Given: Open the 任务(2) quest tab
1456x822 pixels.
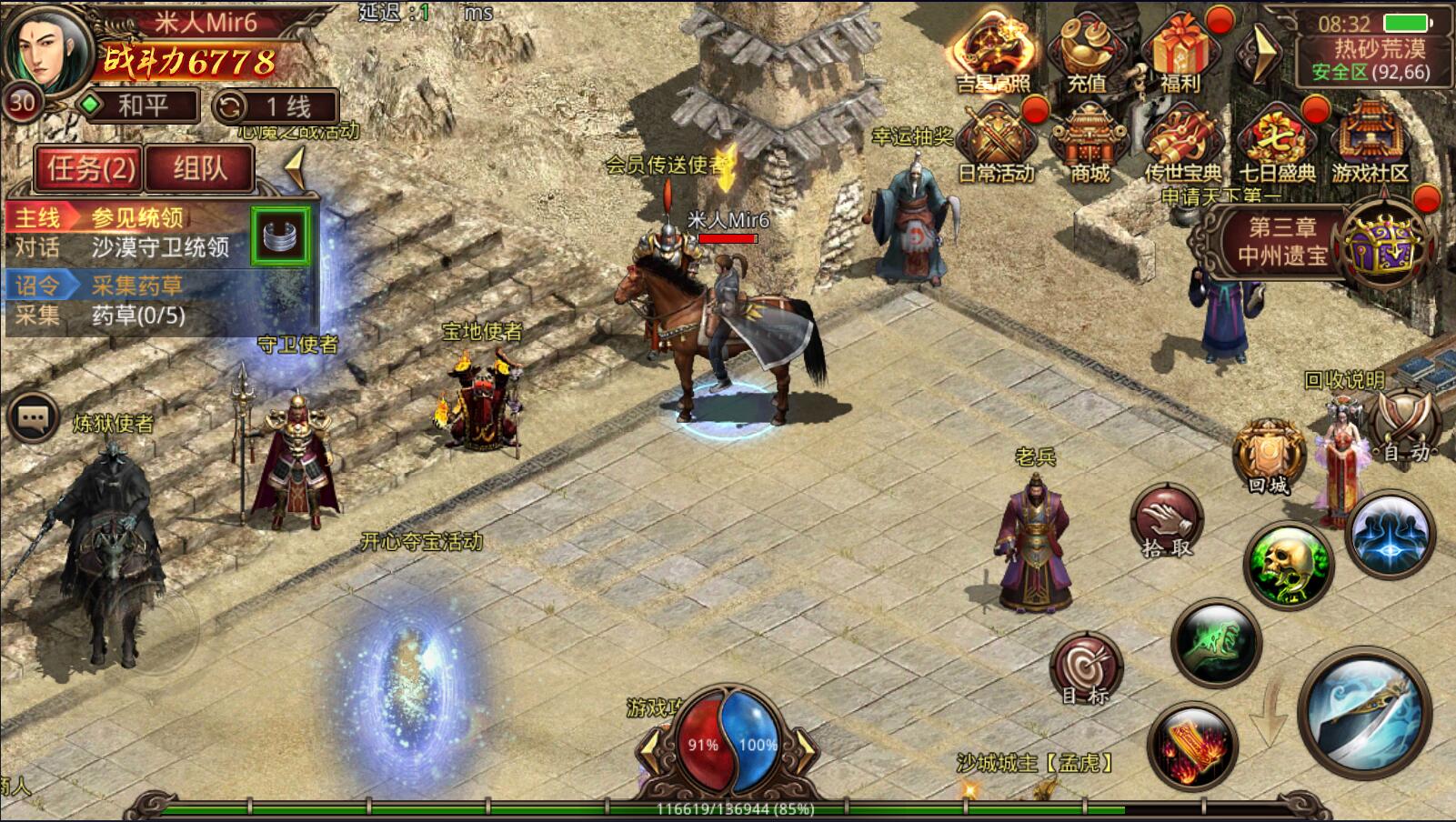Looking at the screenshot, I should pyautogui.click(x=89, y=168).
